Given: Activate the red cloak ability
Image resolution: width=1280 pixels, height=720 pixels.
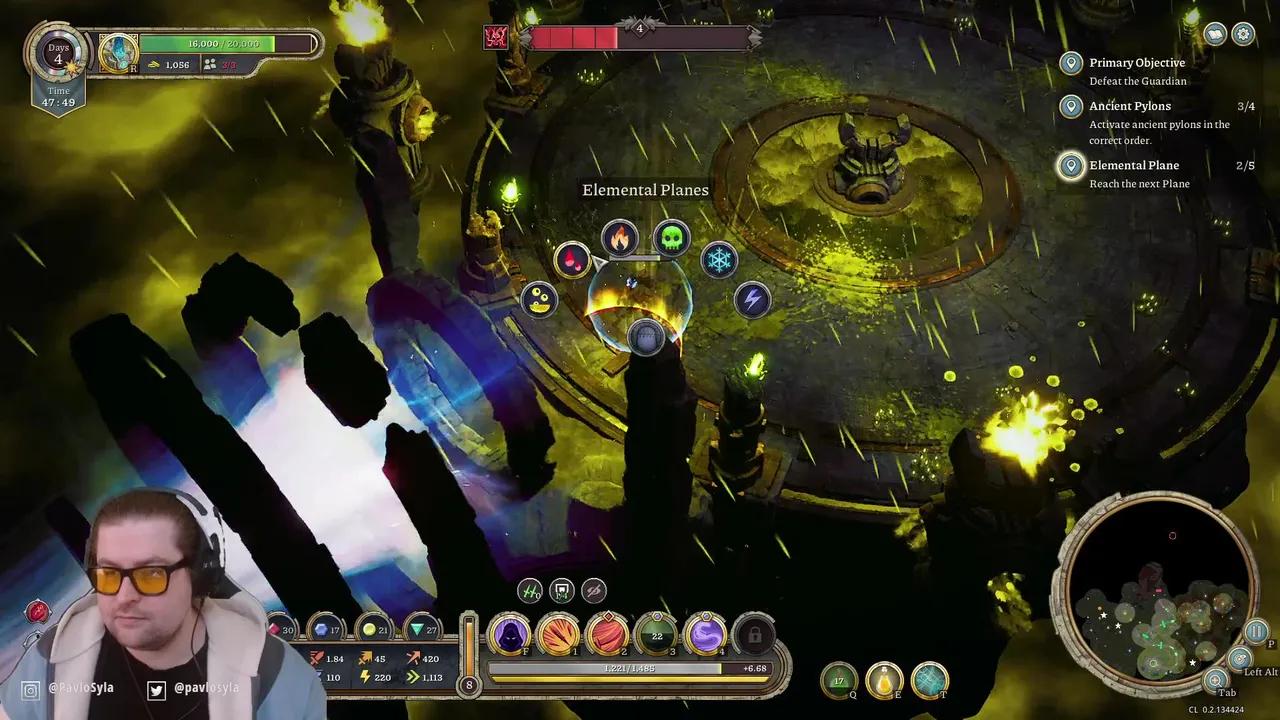Looking at the screenshot, I should point(607,635).
